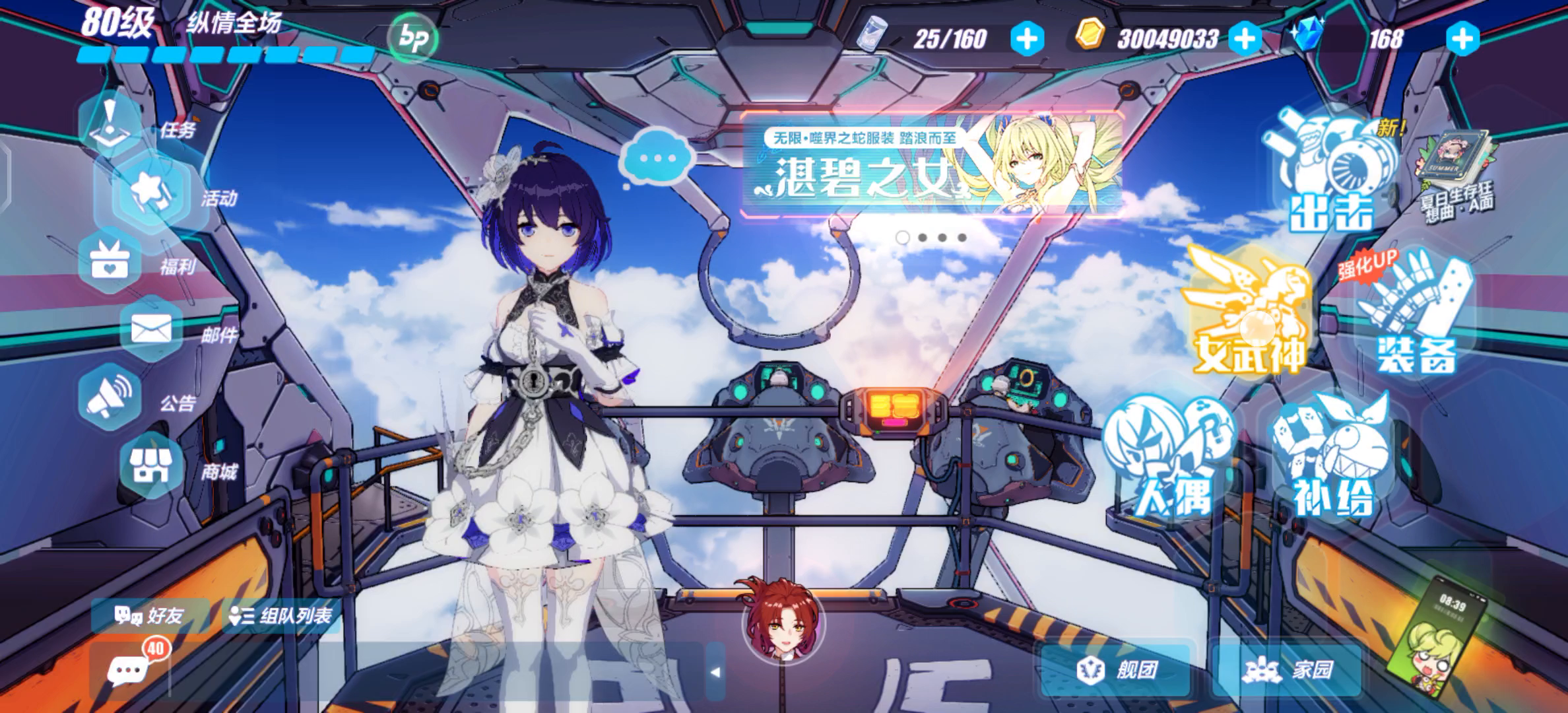
Task: Tap the BP battle pass icon
Action: [x=412, y=38]
